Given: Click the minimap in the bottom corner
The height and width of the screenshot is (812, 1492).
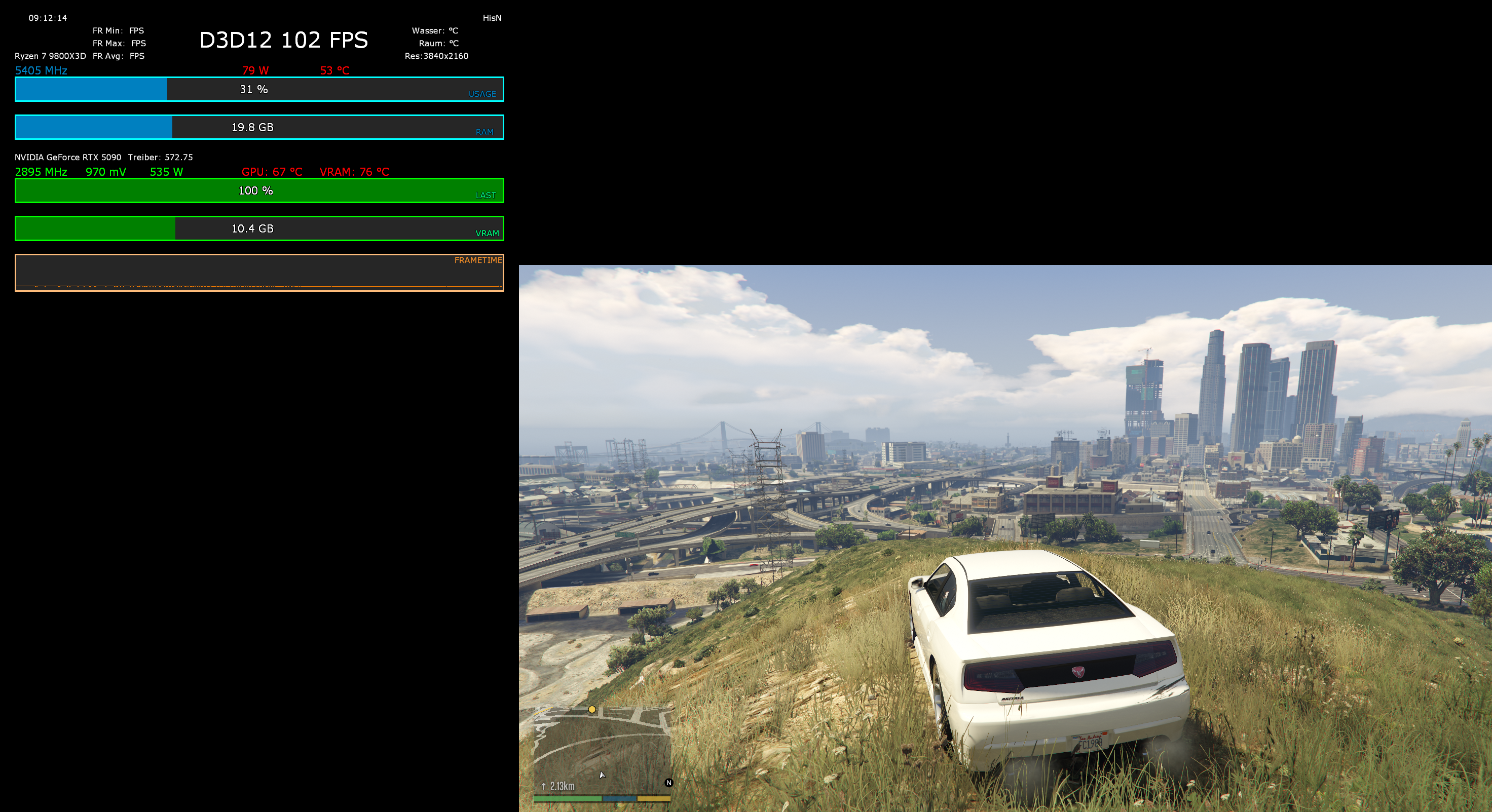Looking at the screenshot, I should [x=603, y=752].
